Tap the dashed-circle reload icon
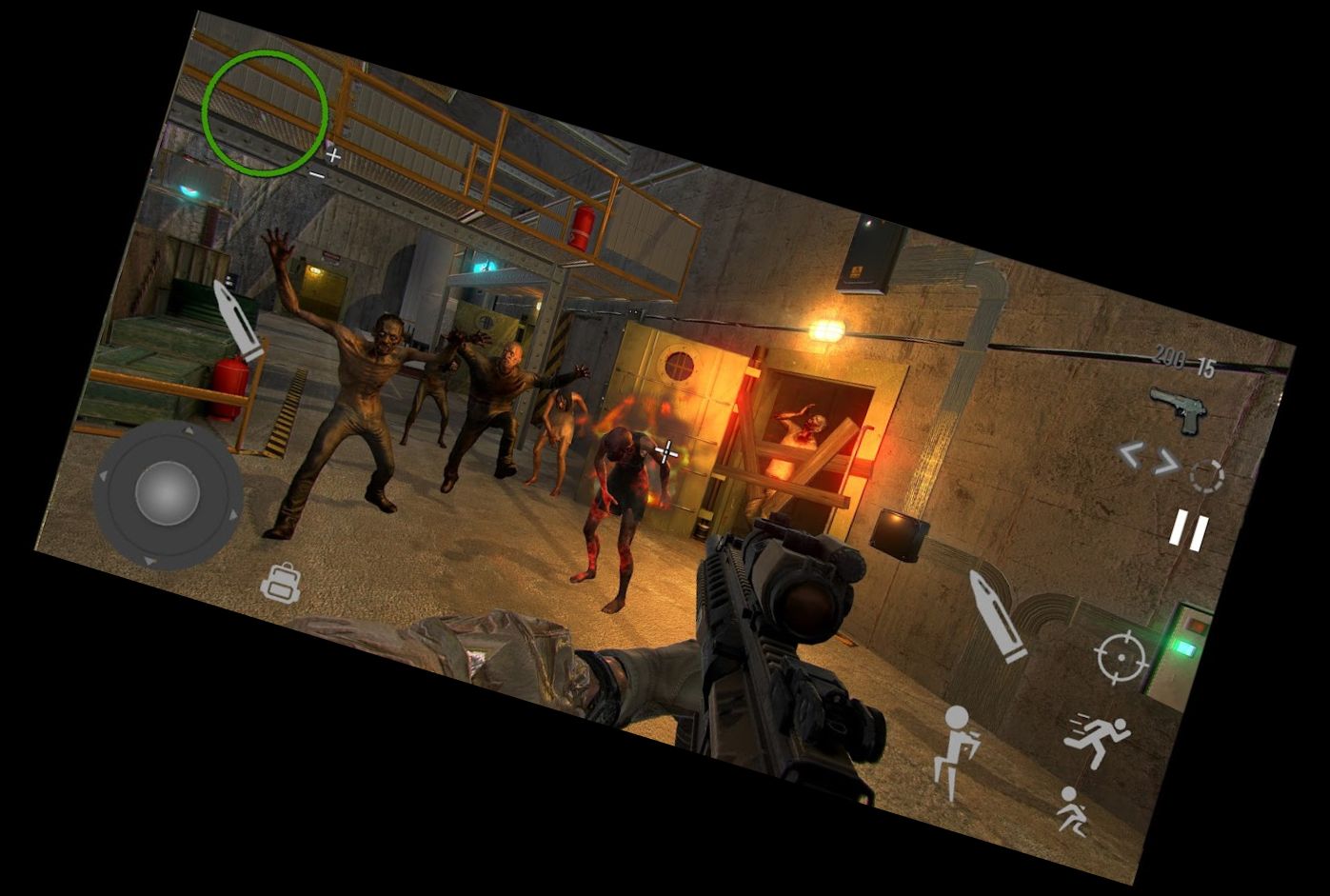1330x896 pixels. click(x=1206, y=475)
